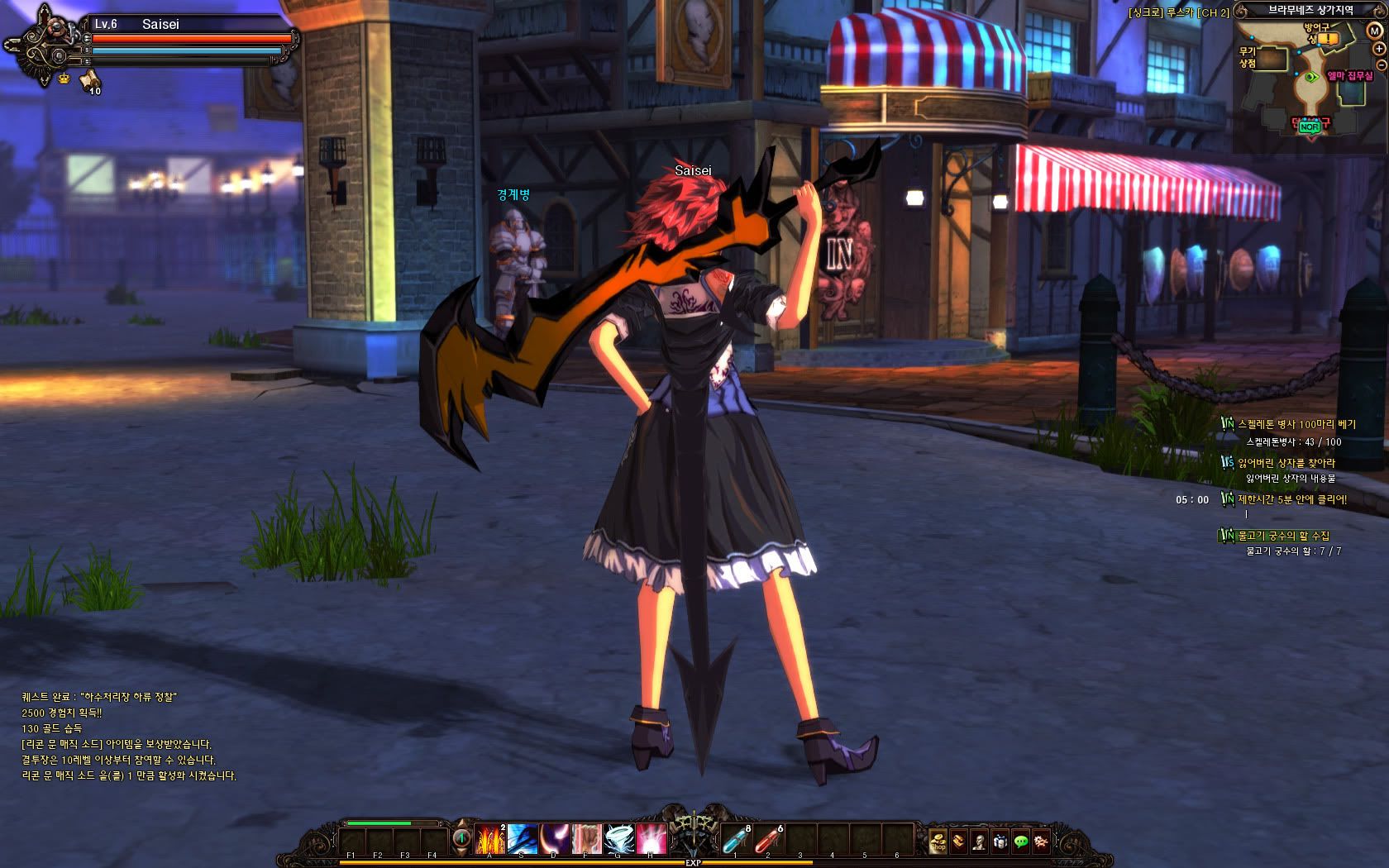Open the gear settings menu
This screenshot has width=1389, height=868.
tap(1042, 842)
